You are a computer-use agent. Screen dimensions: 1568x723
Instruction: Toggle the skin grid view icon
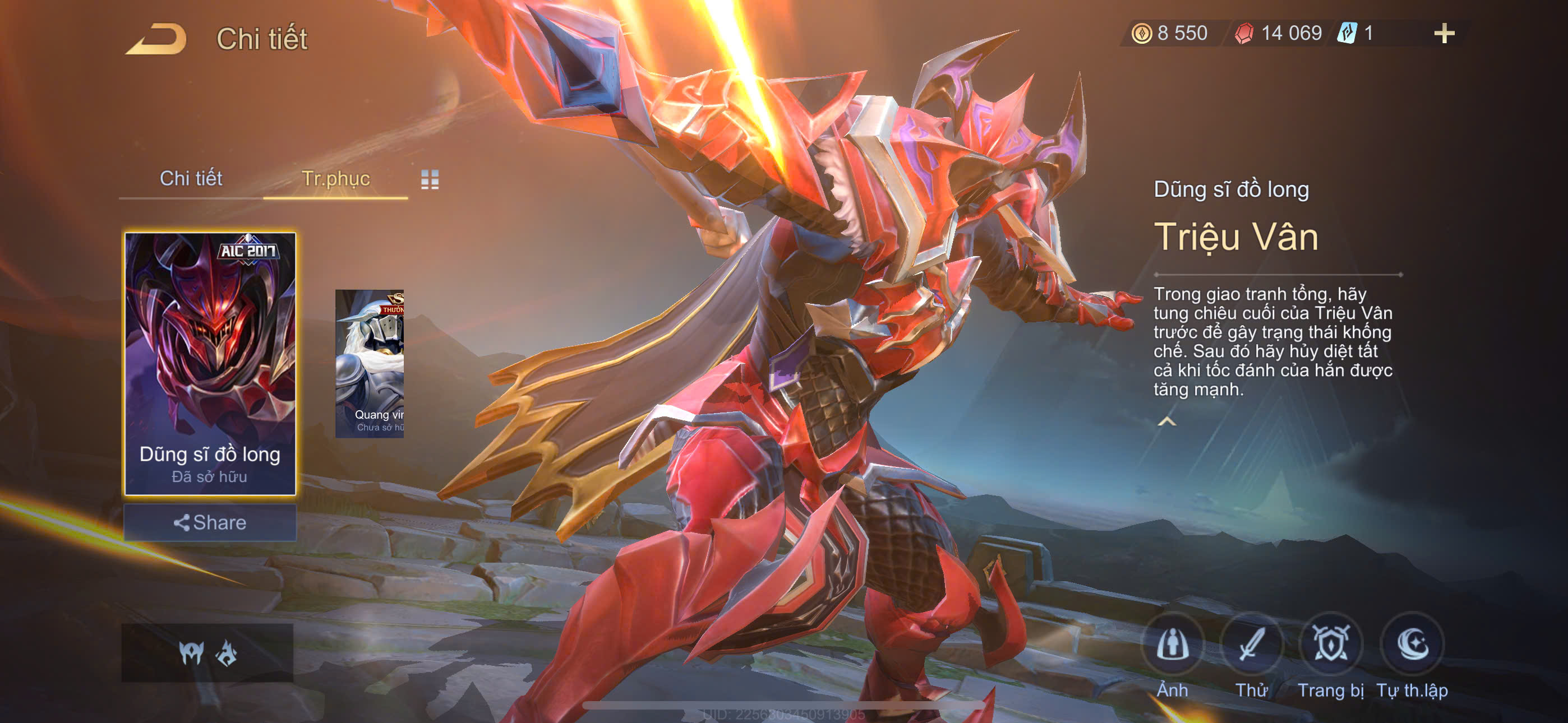click(x=430, y=179)
